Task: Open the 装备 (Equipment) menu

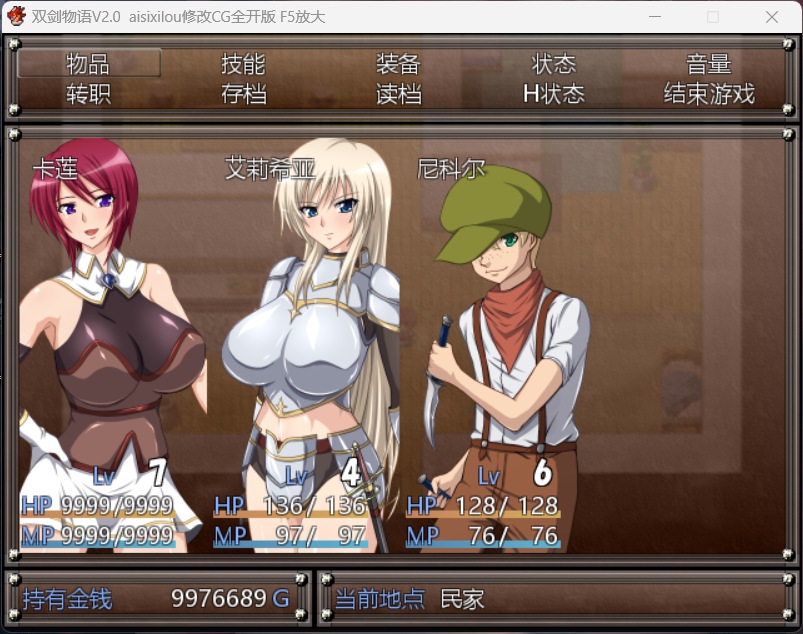Action: point(398,64)
